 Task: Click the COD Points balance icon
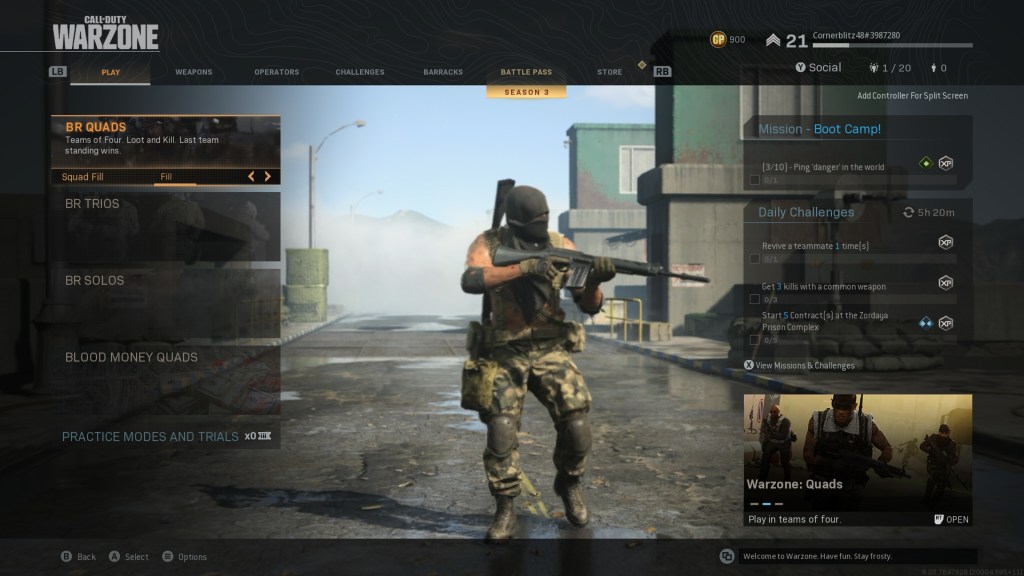click(x=718, y=40)
